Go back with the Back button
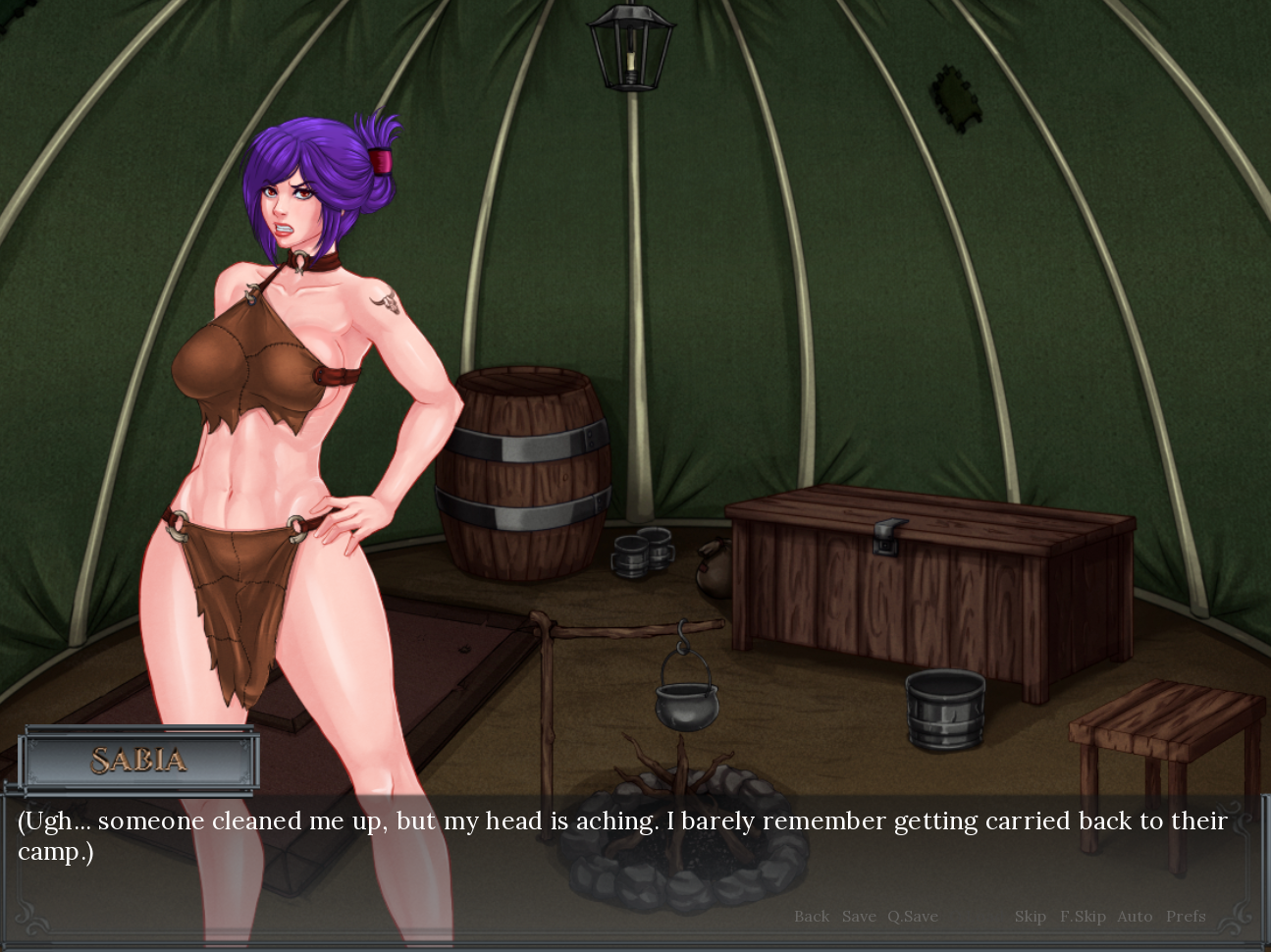This screenshot has height=952, width=1271. coord(812,916)
